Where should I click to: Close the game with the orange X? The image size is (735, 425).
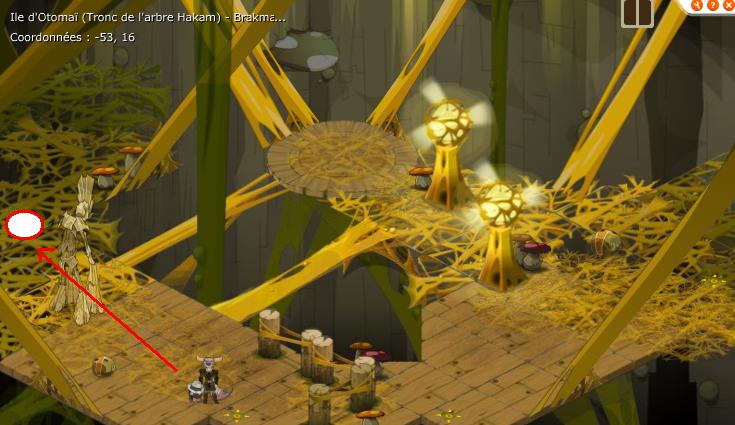pyautogui.click(x=727, y=4)
